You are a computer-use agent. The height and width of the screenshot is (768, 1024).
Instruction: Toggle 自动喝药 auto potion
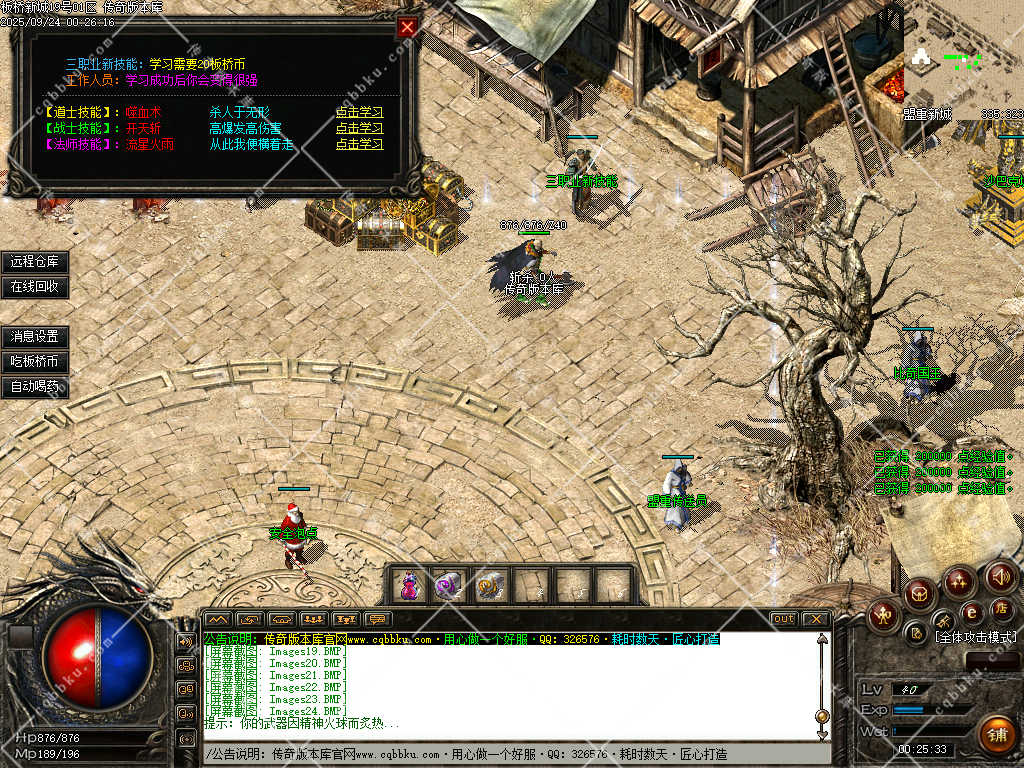(35, 386)
